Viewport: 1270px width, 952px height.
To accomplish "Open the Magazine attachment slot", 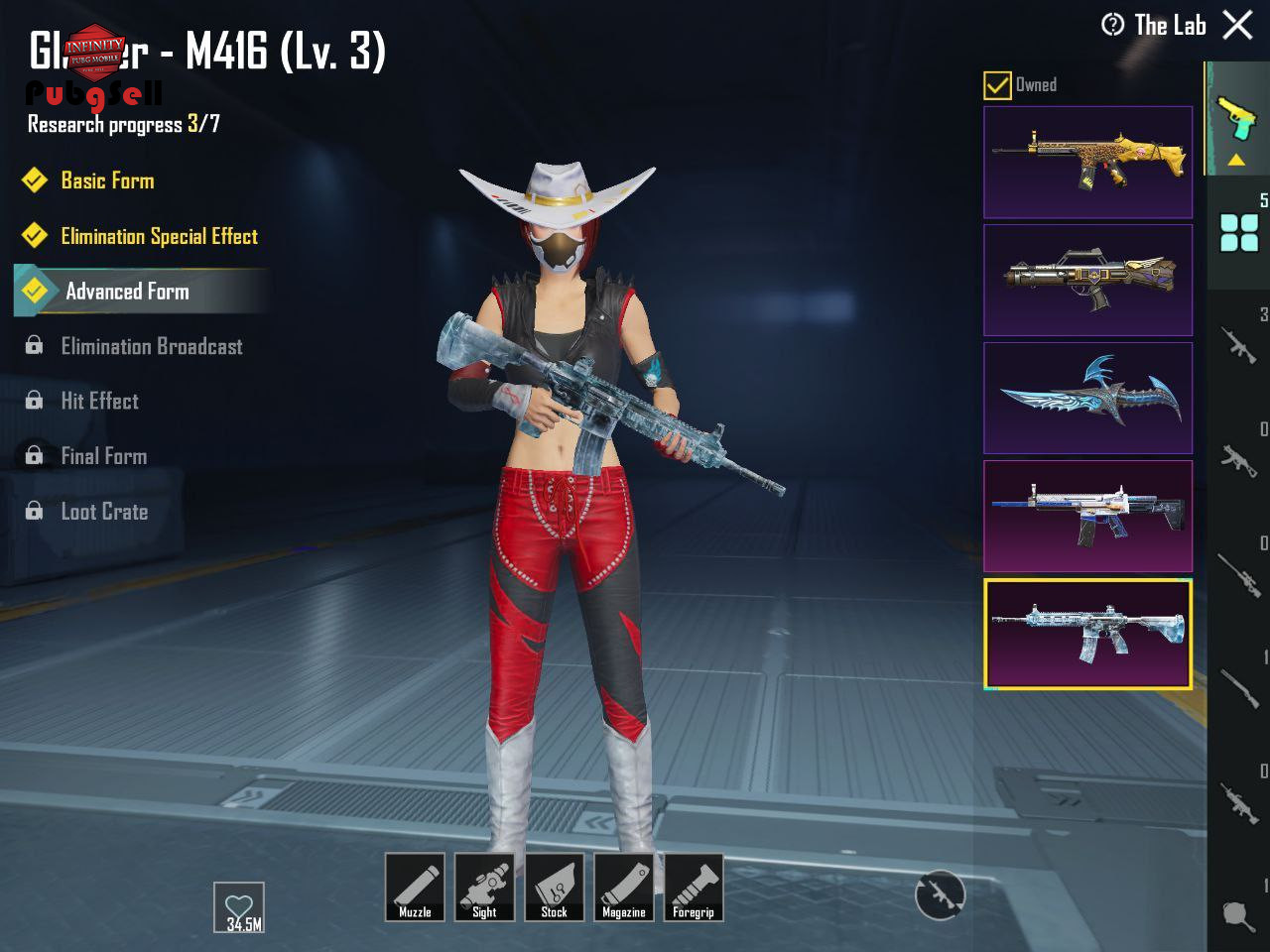I will click(x=623, y=887).
